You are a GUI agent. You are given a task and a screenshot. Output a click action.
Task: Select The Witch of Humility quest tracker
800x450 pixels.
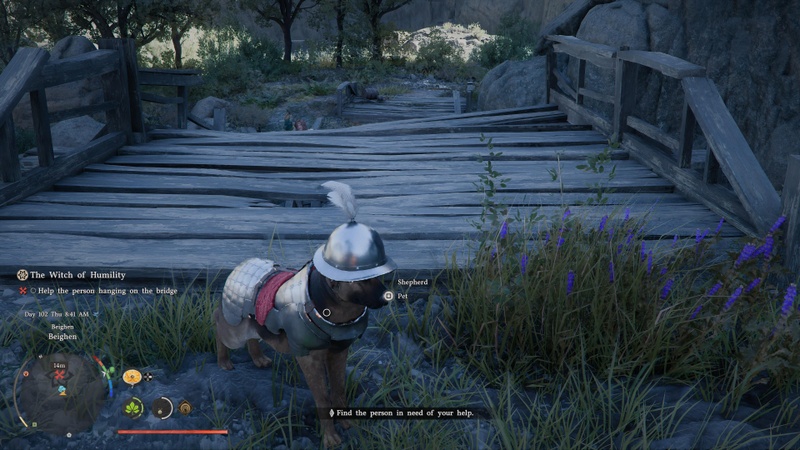[78, 275]
